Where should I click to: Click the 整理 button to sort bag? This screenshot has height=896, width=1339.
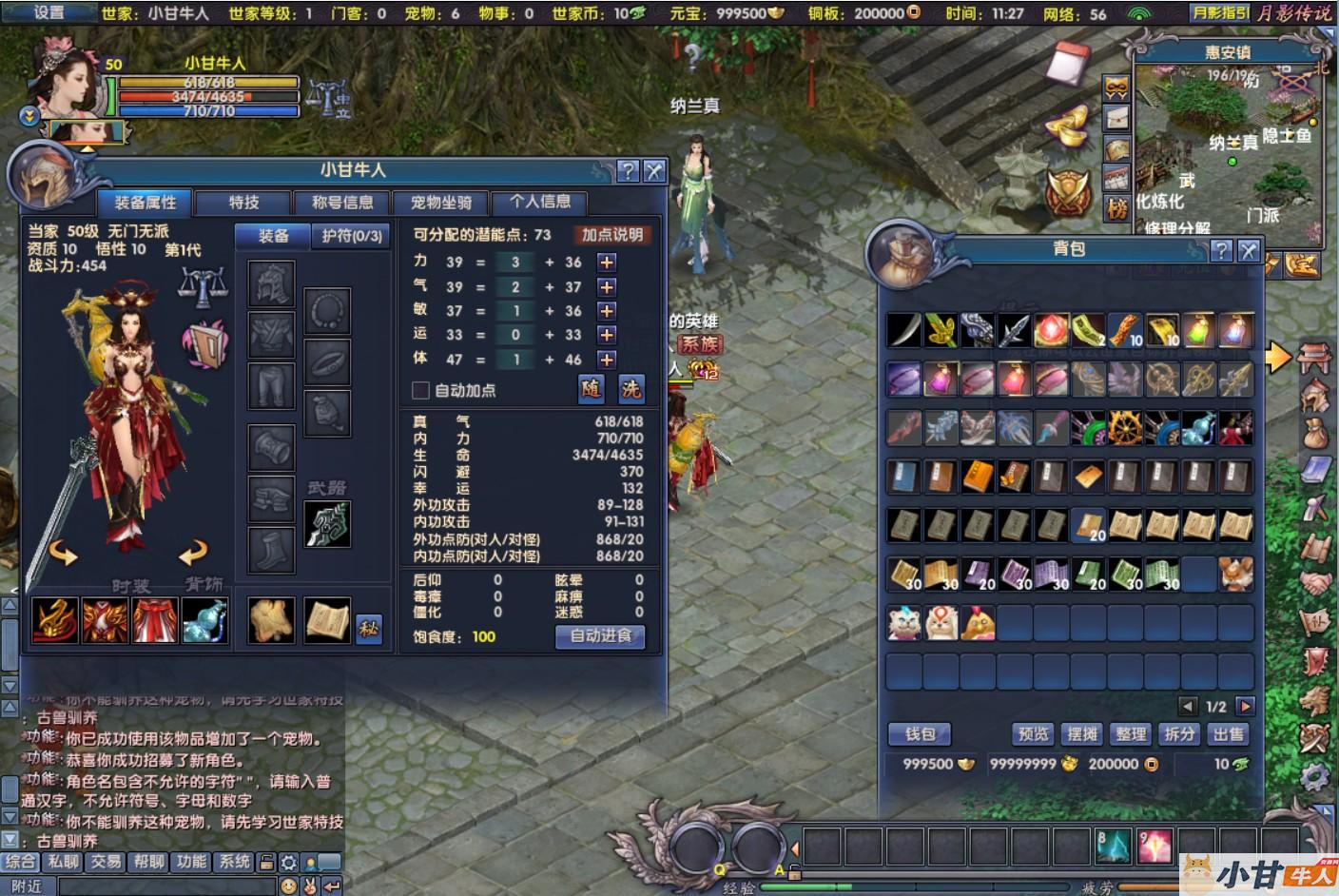click(x=1131, y=734)
